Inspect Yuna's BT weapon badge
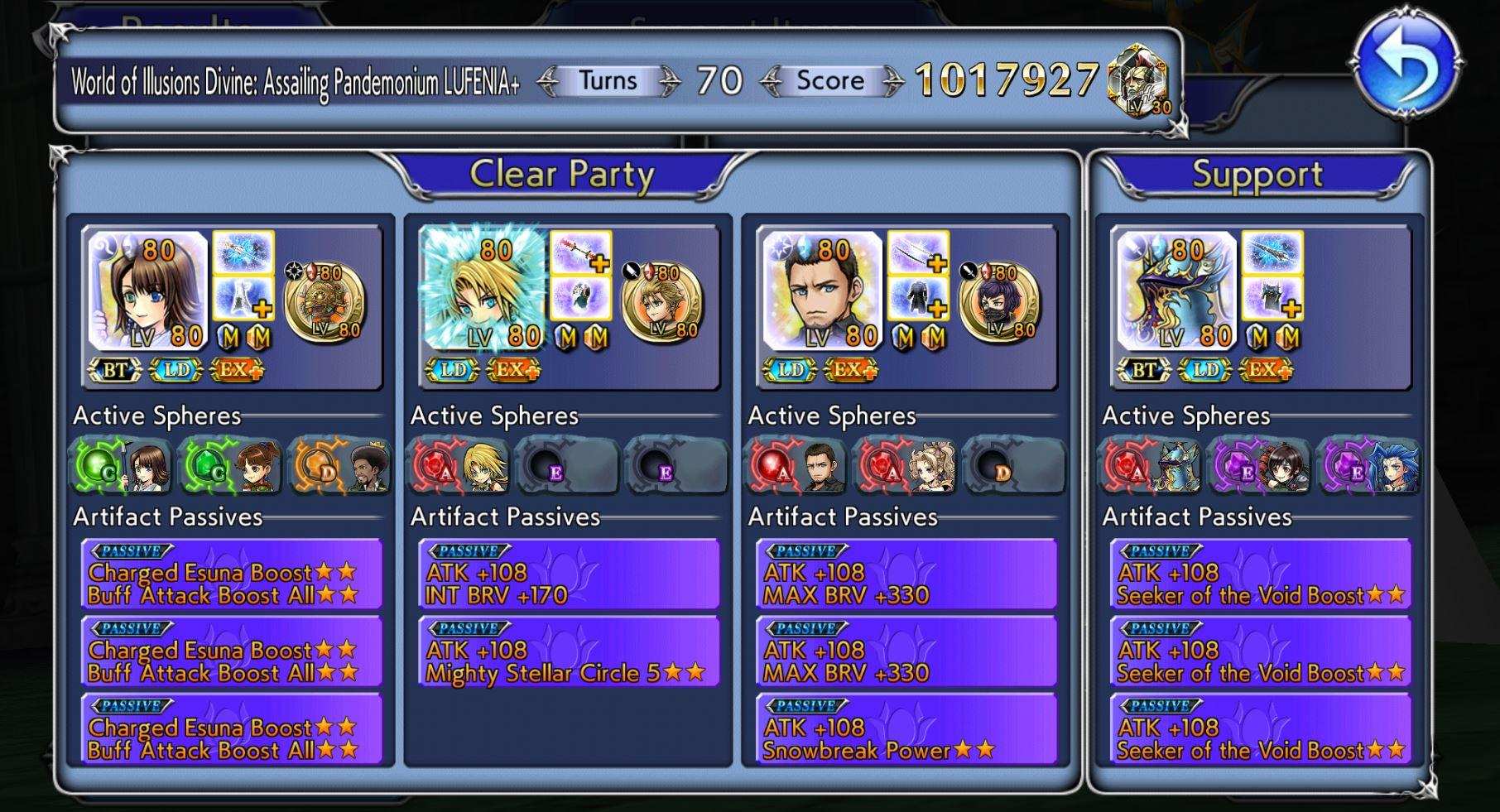Image resolution: width=1500 pixels, height=812 pixels. (114, 370)
